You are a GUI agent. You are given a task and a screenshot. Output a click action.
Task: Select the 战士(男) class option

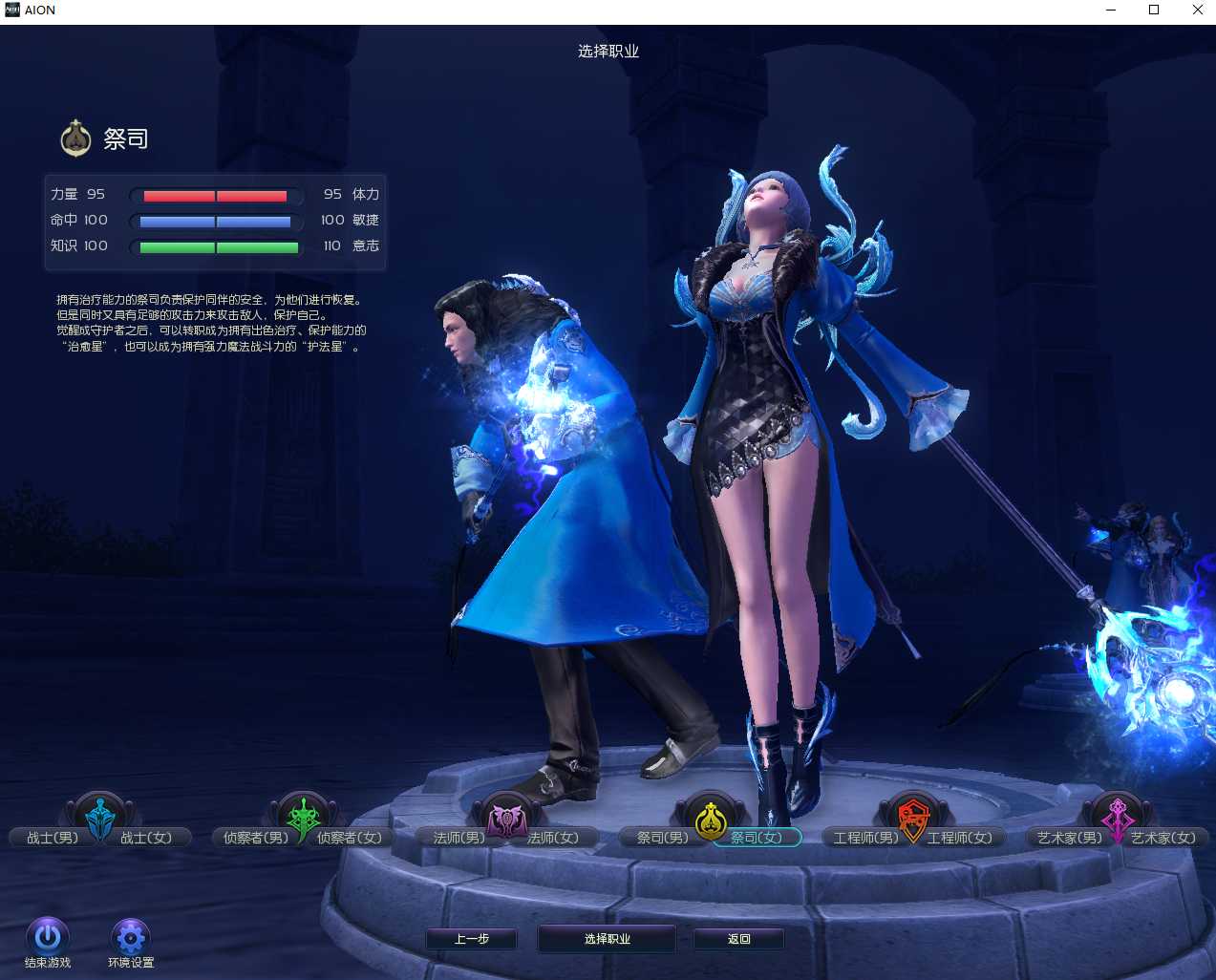click(53, 838)
